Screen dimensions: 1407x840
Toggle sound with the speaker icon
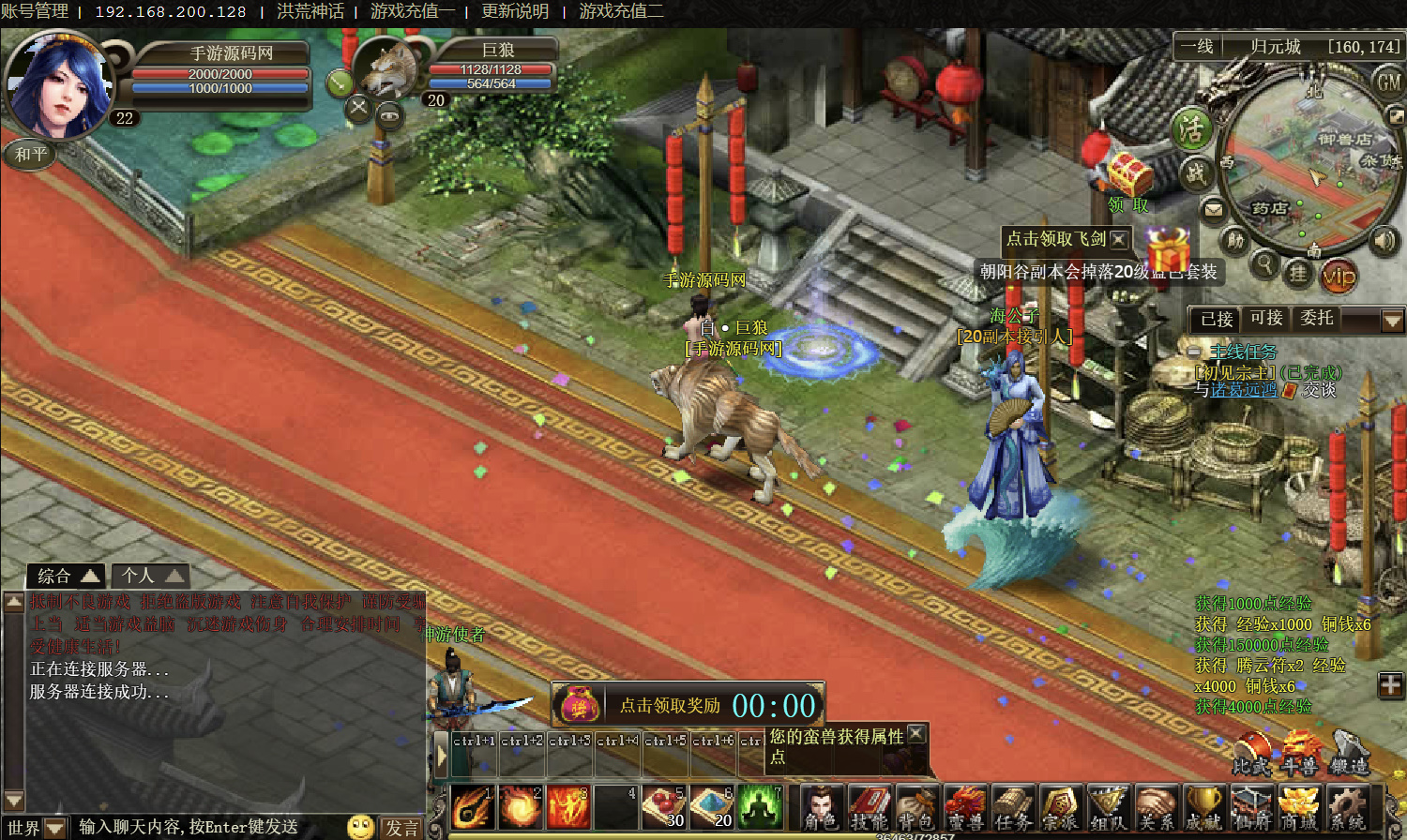click(x=1384, y=241)
